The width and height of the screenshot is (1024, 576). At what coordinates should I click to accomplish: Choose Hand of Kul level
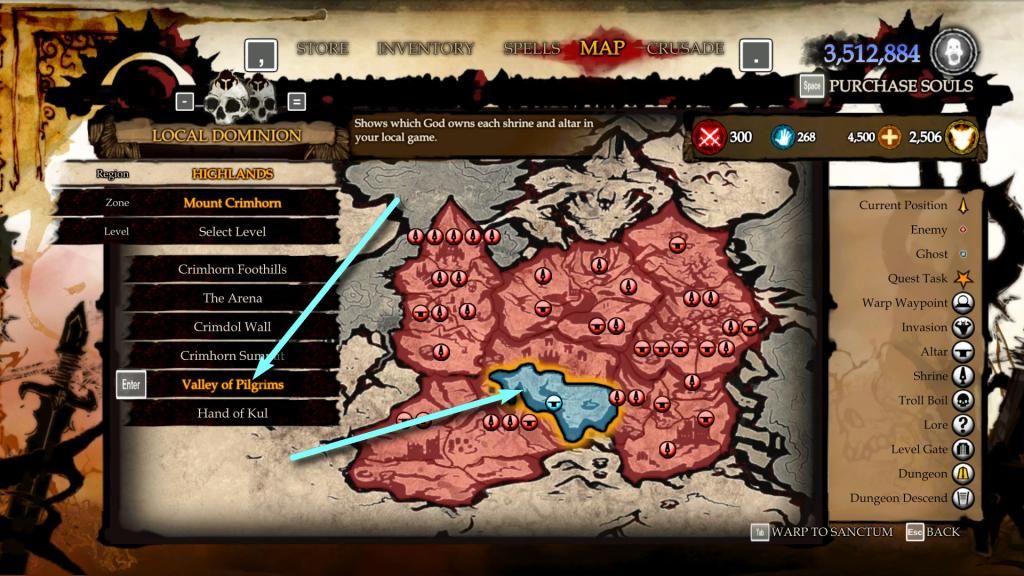coord(232,413)
